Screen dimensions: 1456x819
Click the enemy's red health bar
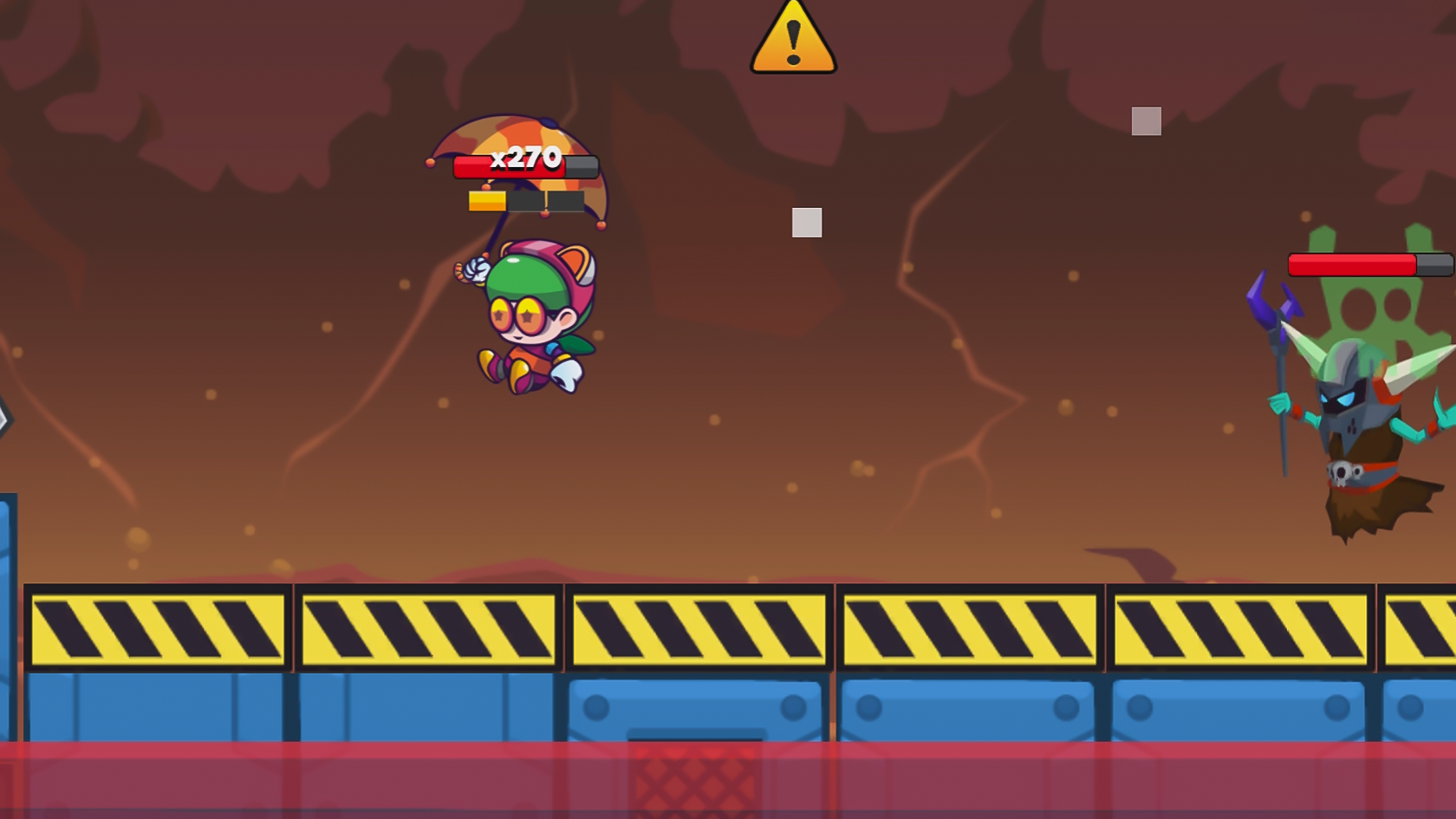[1350, 264]
